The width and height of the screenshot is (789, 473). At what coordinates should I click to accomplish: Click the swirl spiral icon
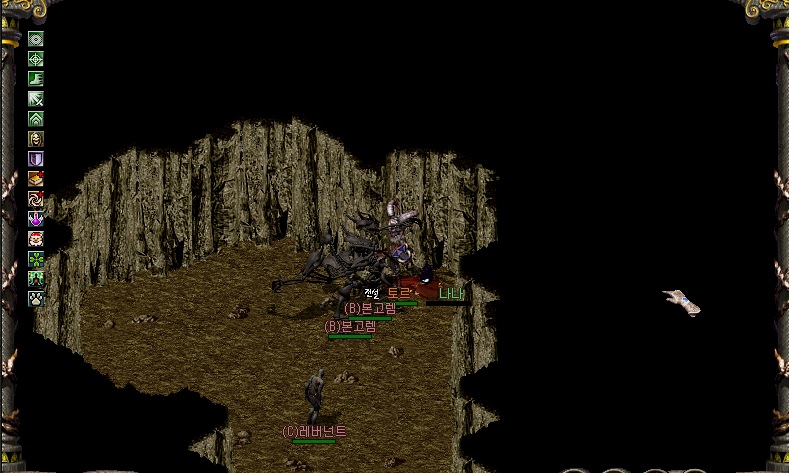(x=36, y=199)
